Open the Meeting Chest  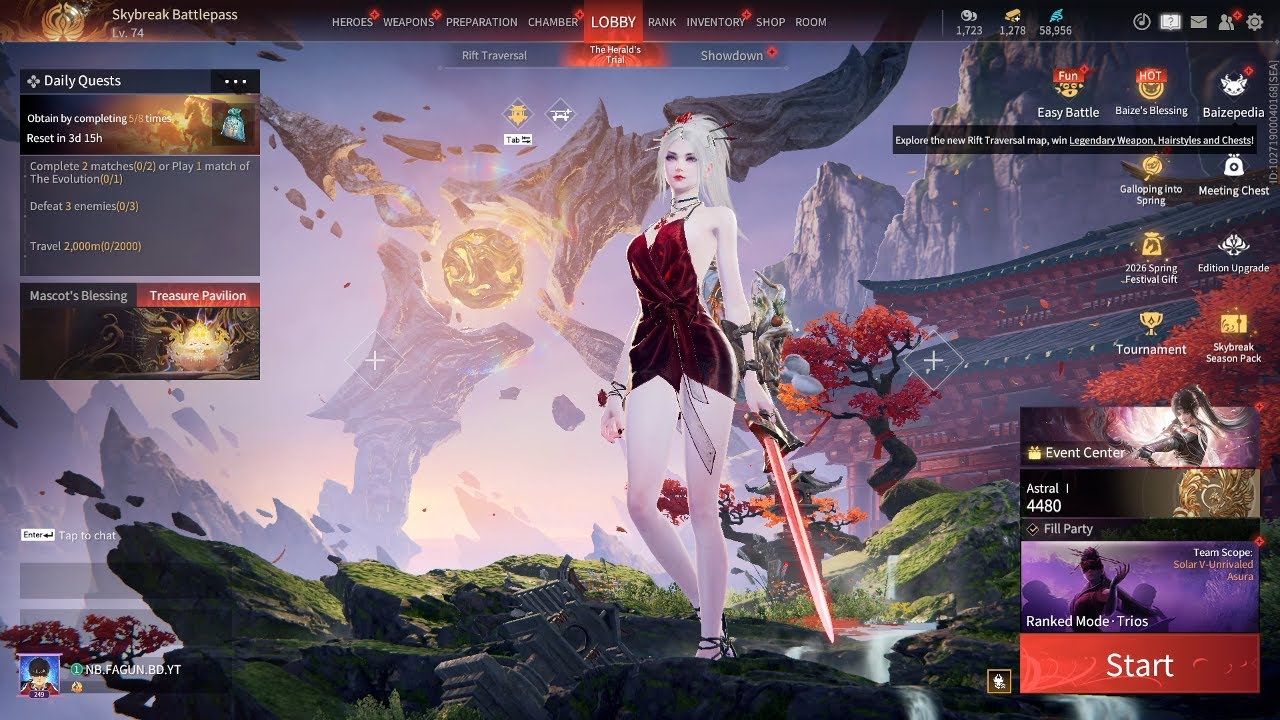1233,175
